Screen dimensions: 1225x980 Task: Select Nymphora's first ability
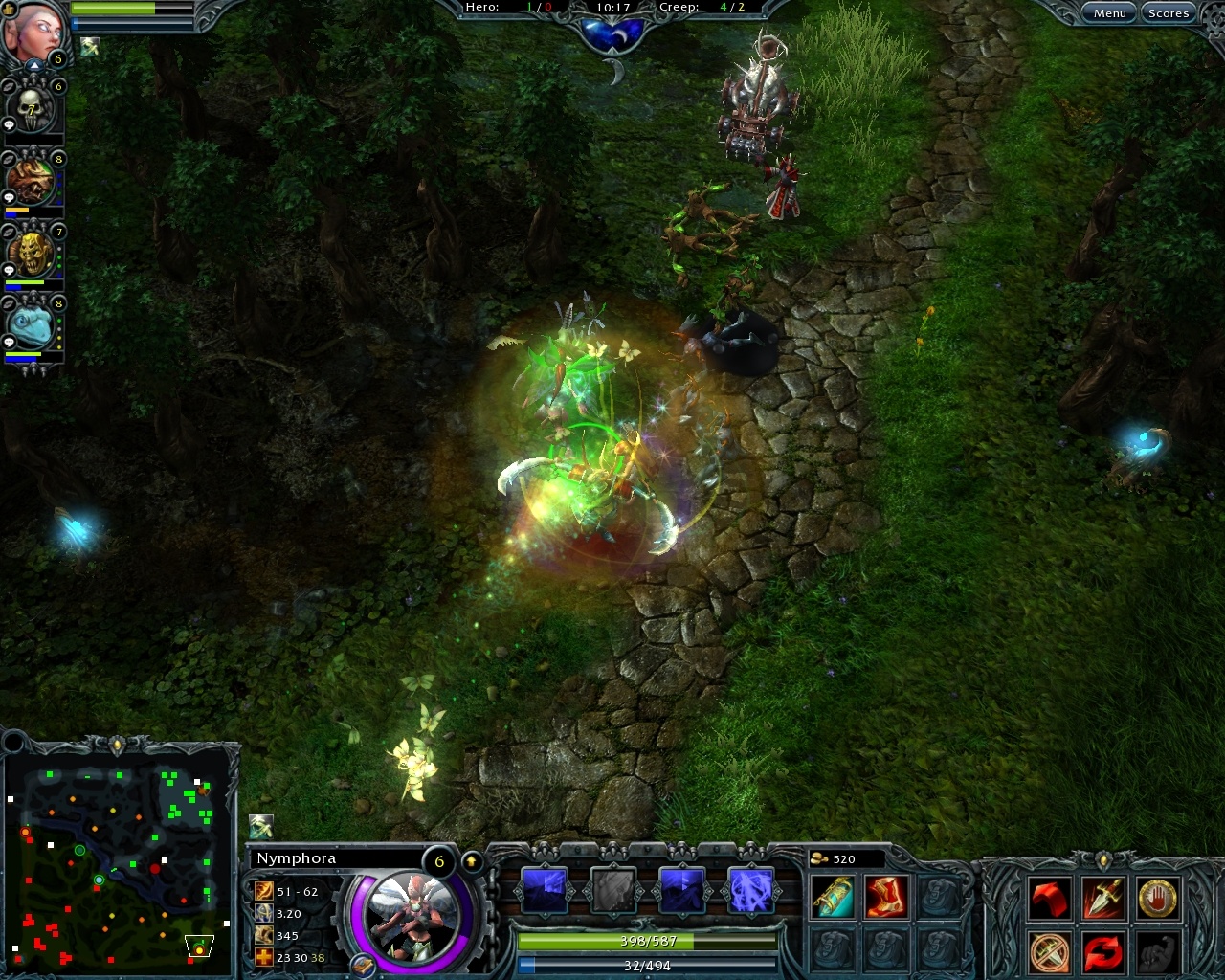coord(546,888)
